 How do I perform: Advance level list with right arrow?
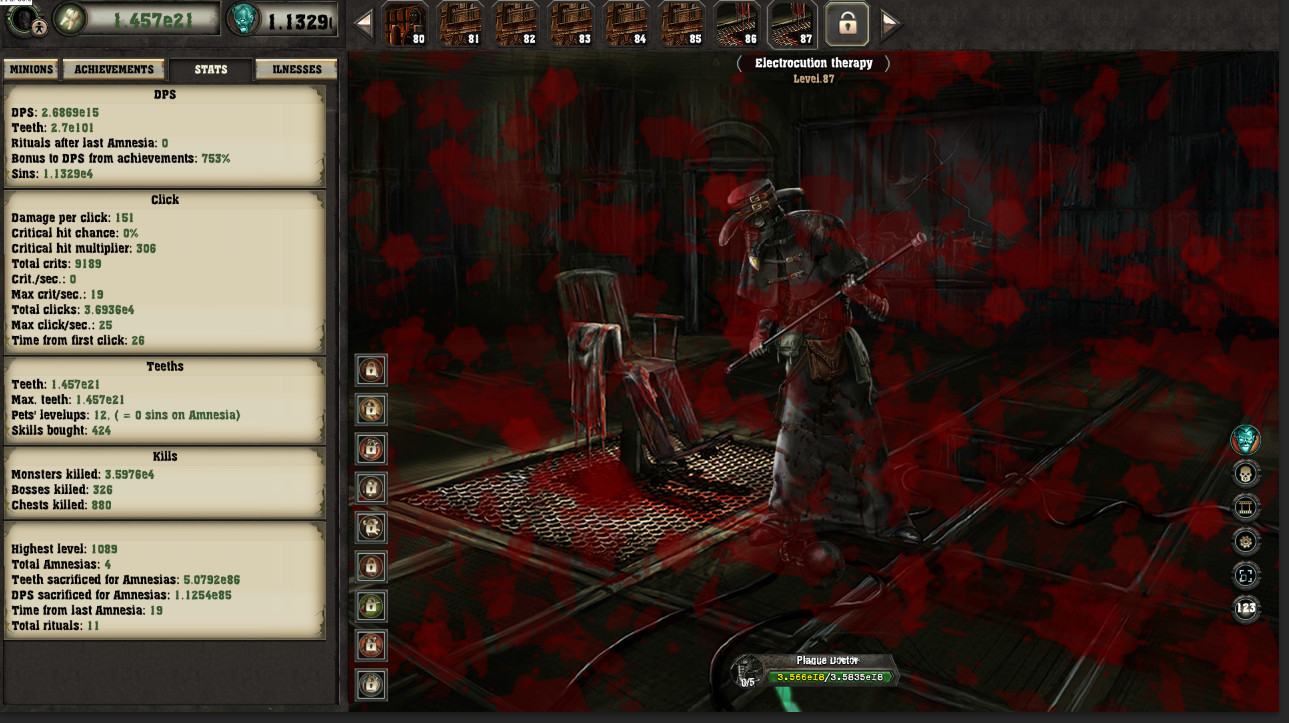pyautogui.click(x=890, y=24)
